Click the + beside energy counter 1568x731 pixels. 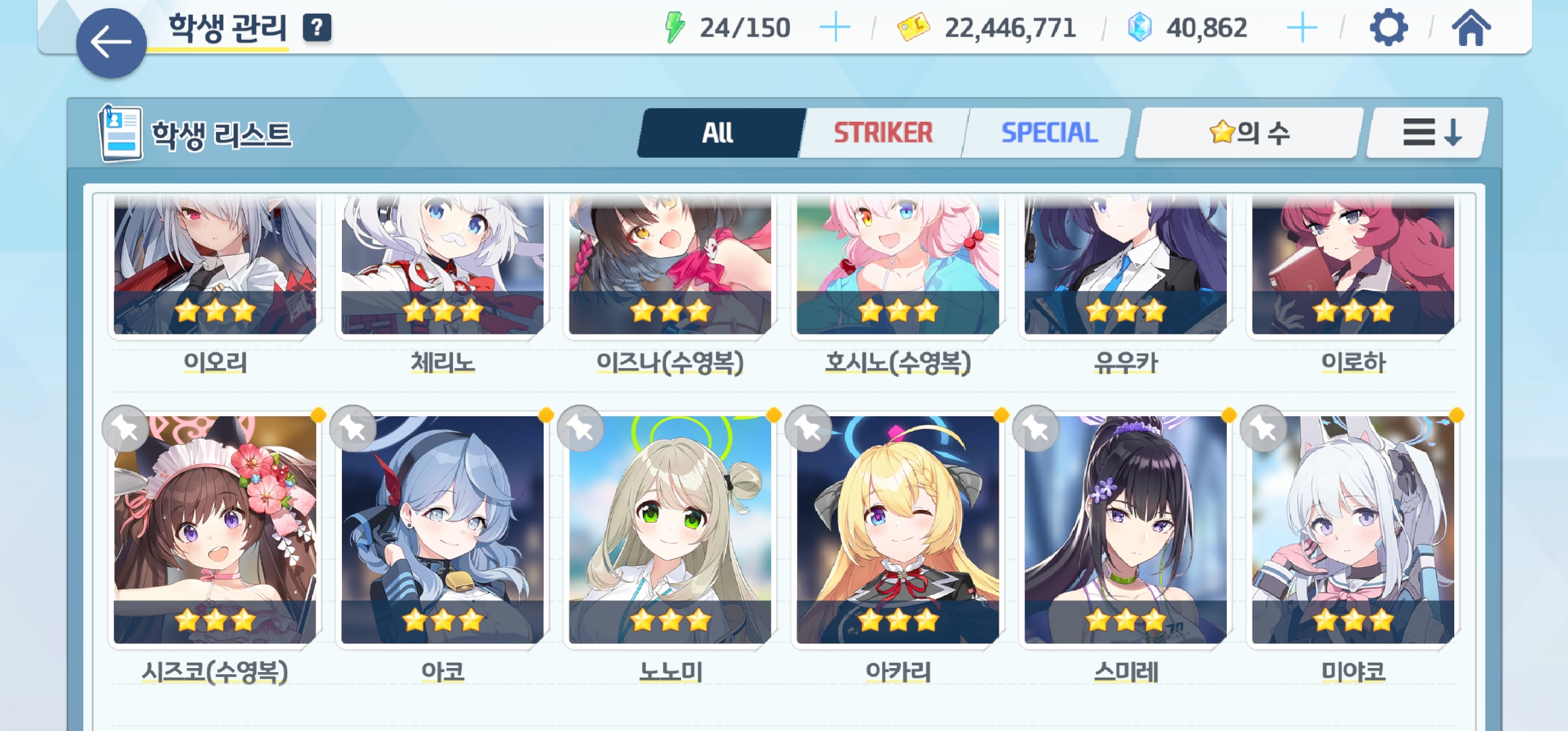click(836, 27)
